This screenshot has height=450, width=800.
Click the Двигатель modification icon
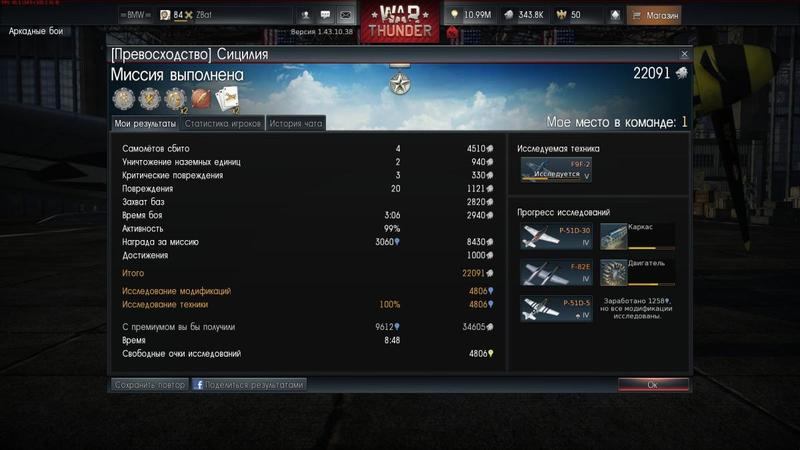pyautogui.click(x=614, y=272)
